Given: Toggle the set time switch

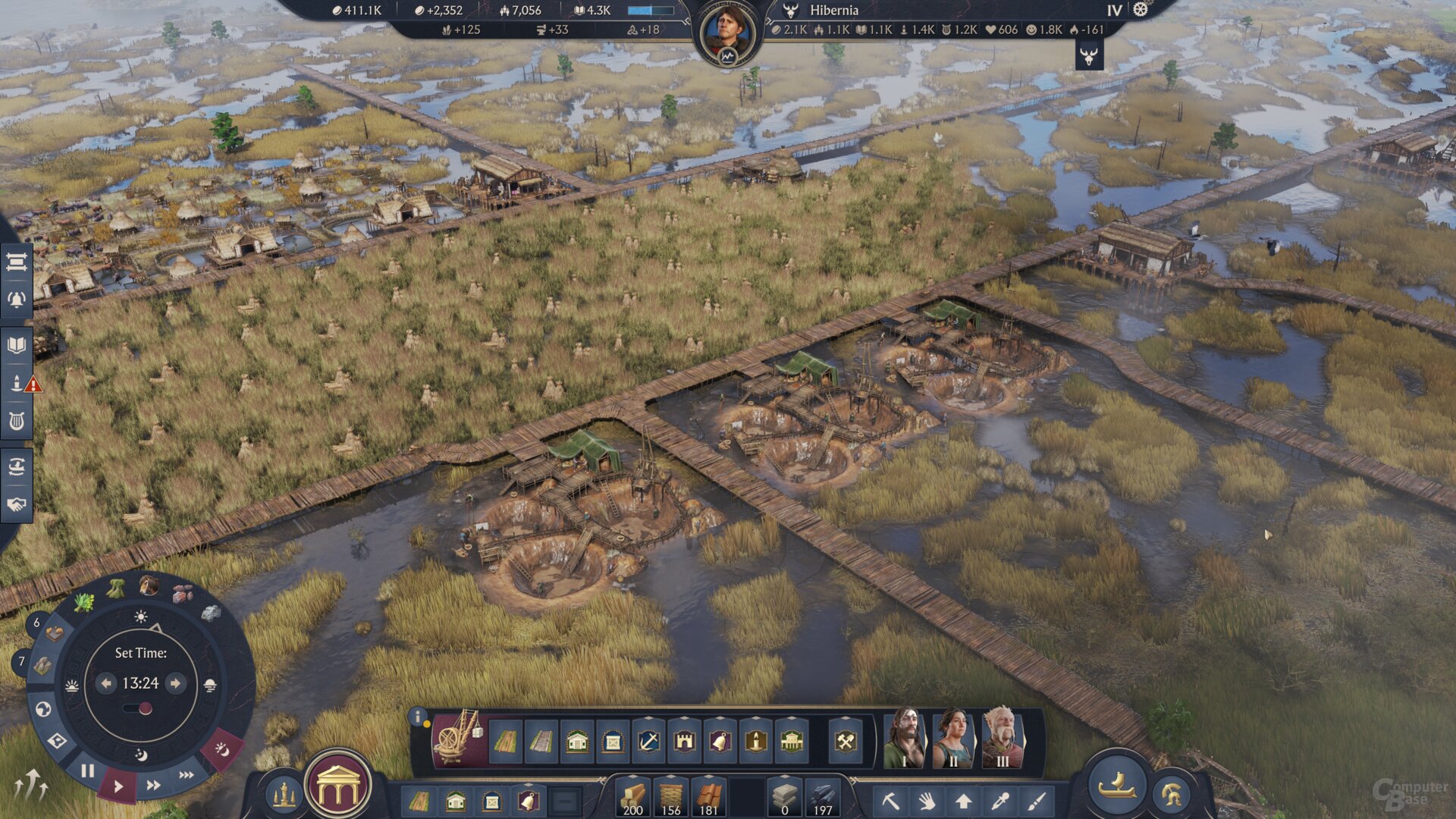Looking at the screenshot, I should click(138, 709).
